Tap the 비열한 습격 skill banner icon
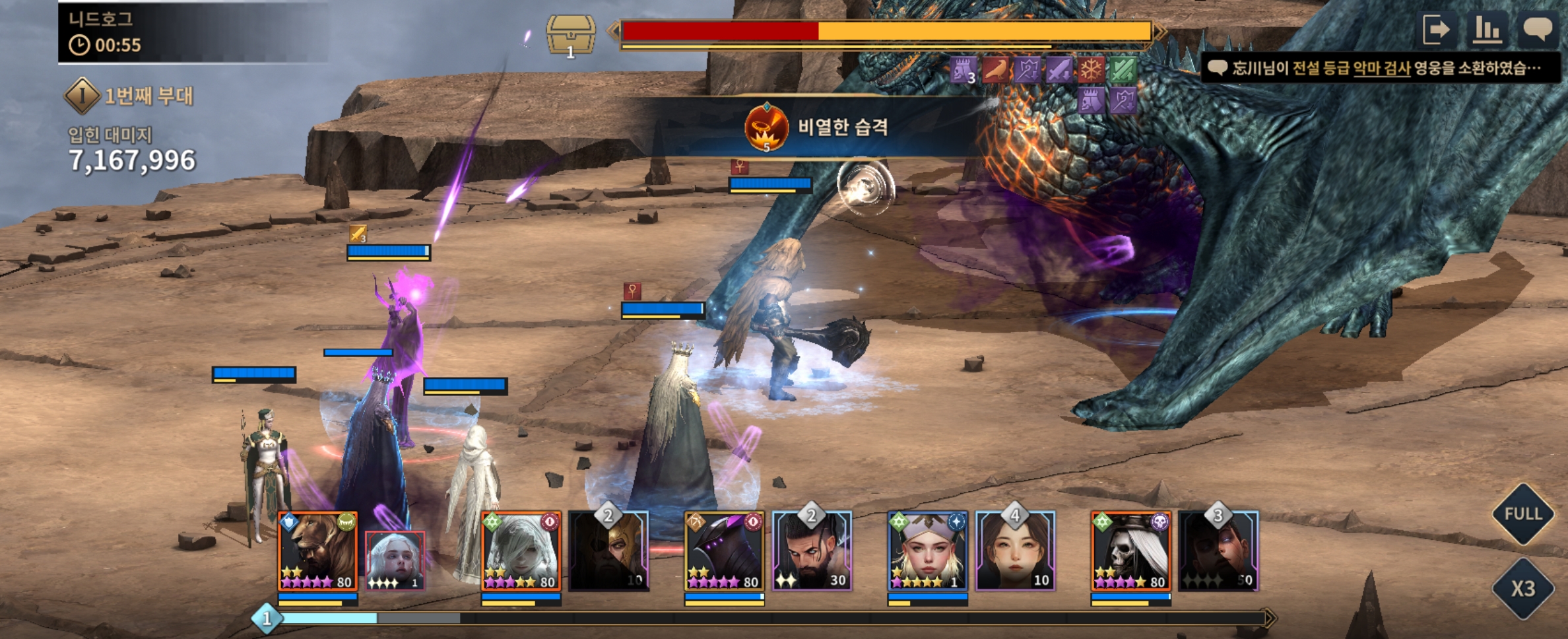1568x639 pixels. [x=766, y=127]
